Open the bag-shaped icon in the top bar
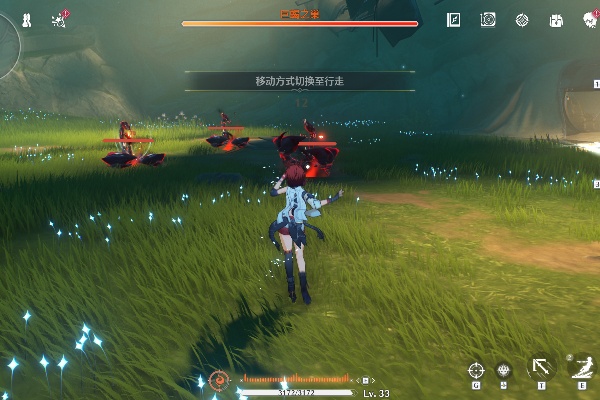The image size is (600, 400). click(x=556, y=19)
